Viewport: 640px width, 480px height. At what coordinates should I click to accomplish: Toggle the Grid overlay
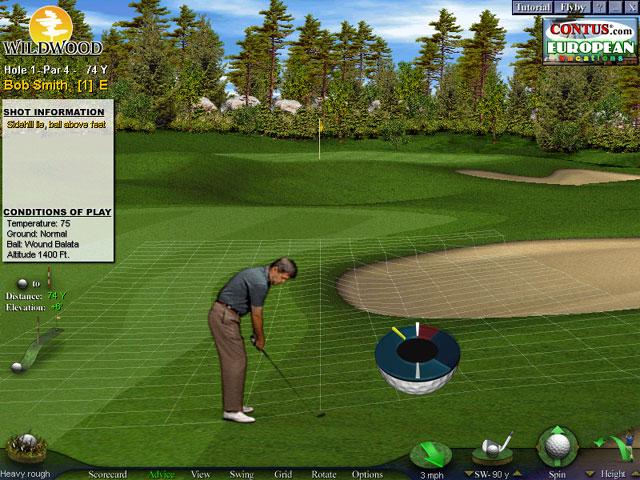[283, 474]
